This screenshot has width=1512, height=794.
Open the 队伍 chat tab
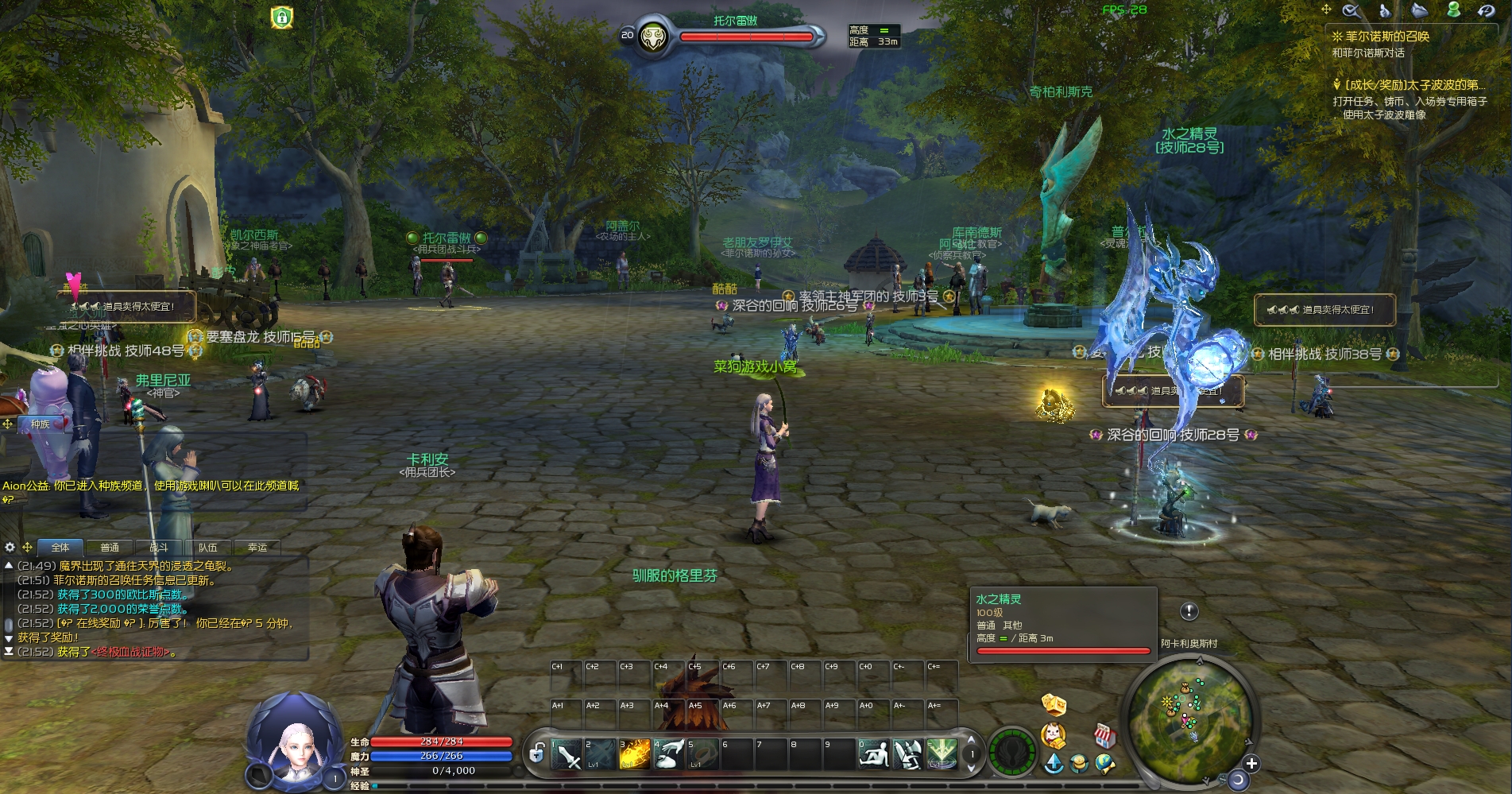208,548
